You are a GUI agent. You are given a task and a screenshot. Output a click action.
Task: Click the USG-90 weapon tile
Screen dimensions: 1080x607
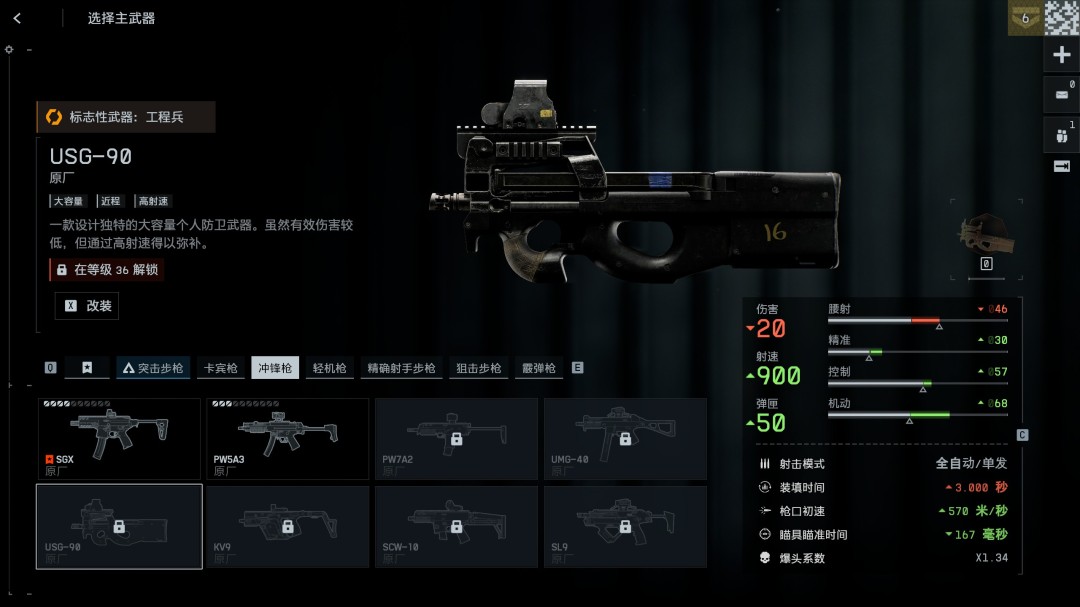point(119,526)
